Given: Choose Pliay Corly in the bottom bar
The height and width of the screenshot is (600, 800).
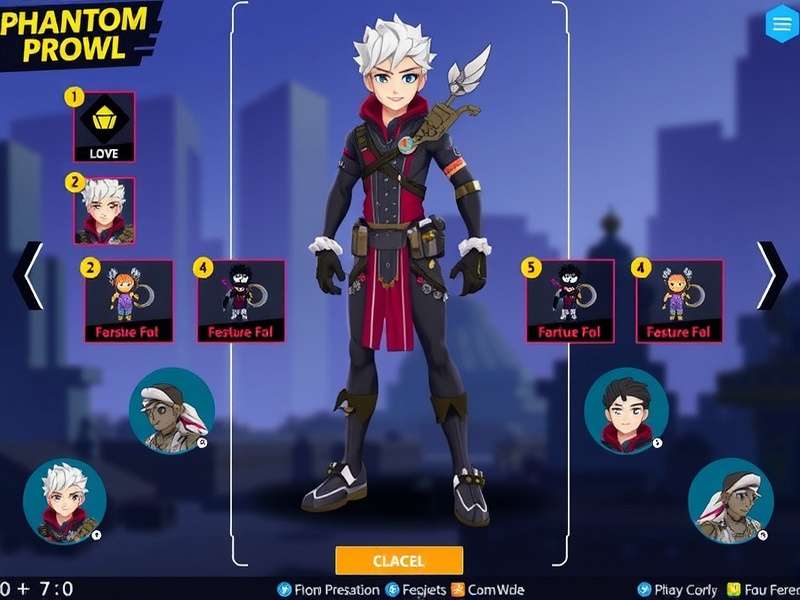Looking at the screenshot, I should coord(678,590).
